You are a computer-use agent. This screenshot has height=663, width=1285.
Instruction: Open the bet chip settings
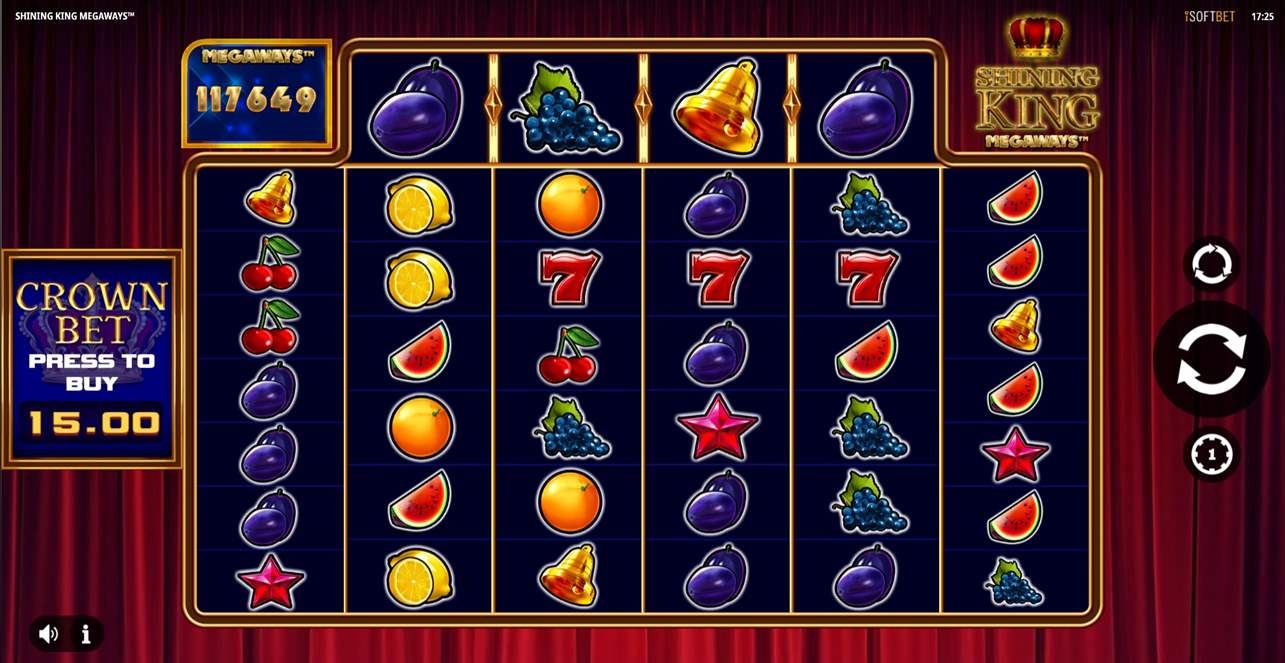pyautogui.click(x=1211, y=455)
